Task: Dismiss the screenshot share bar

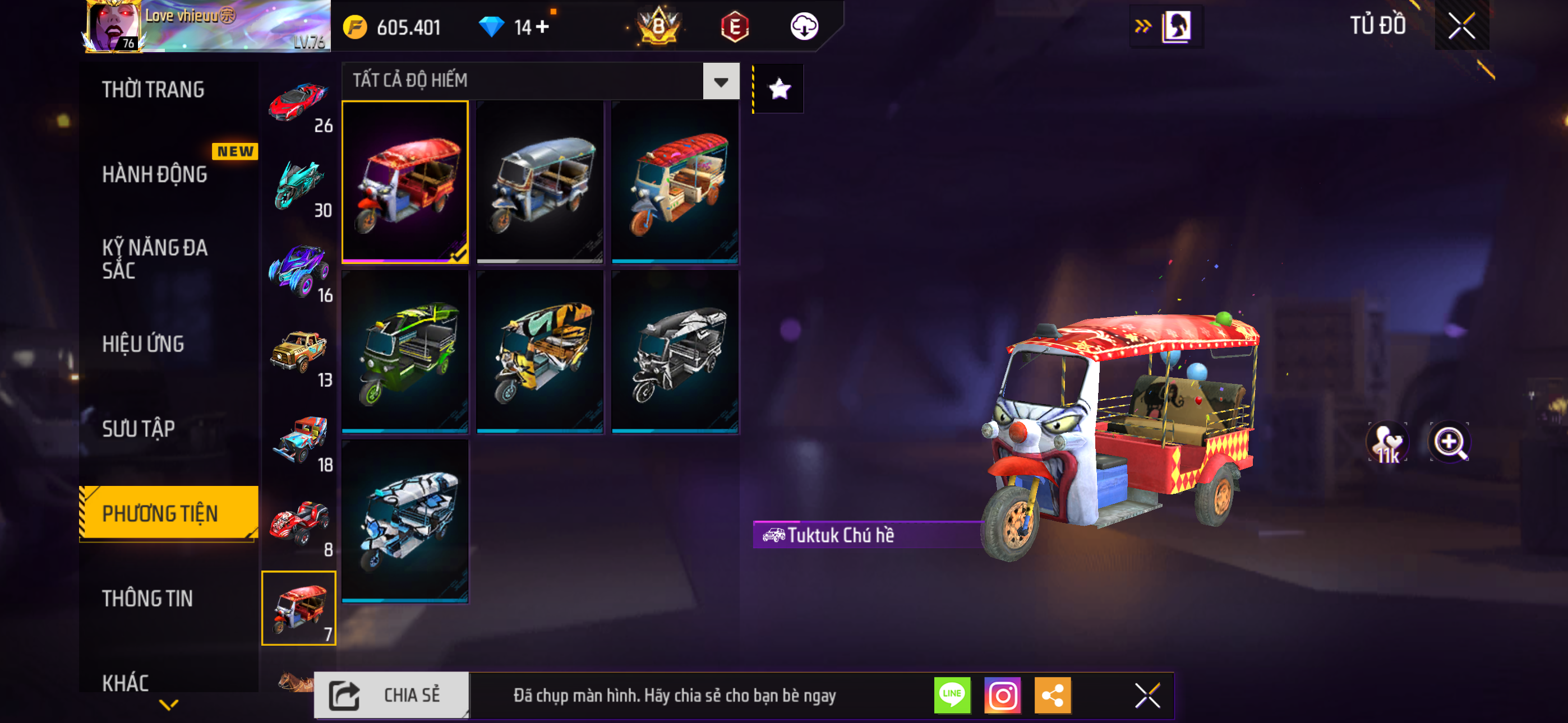Action: pyautogui.click(x=1147, y=695)
